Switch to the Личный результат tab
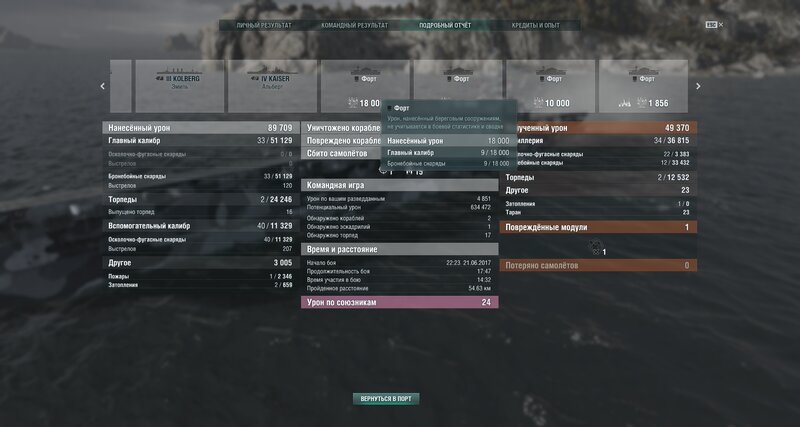800x427 pixels. [263, 25]
